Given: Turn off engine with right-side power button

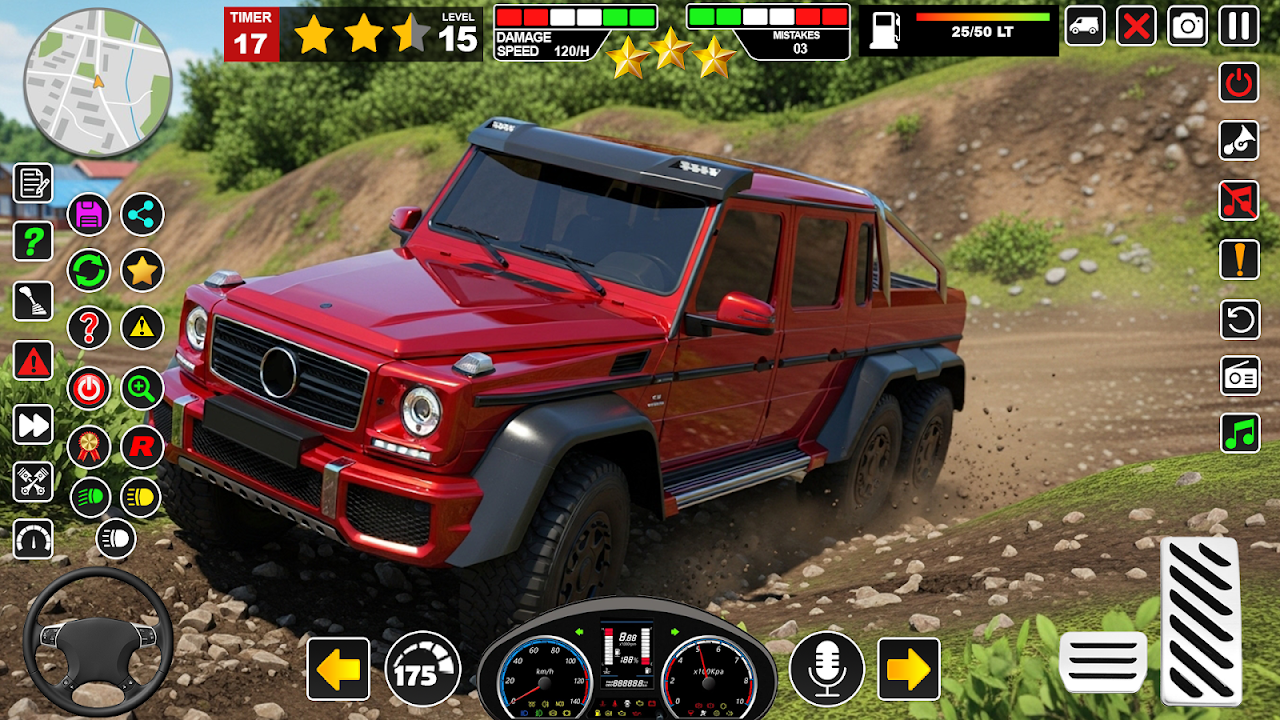Looking at the screenshot, I should (1239, 82).
